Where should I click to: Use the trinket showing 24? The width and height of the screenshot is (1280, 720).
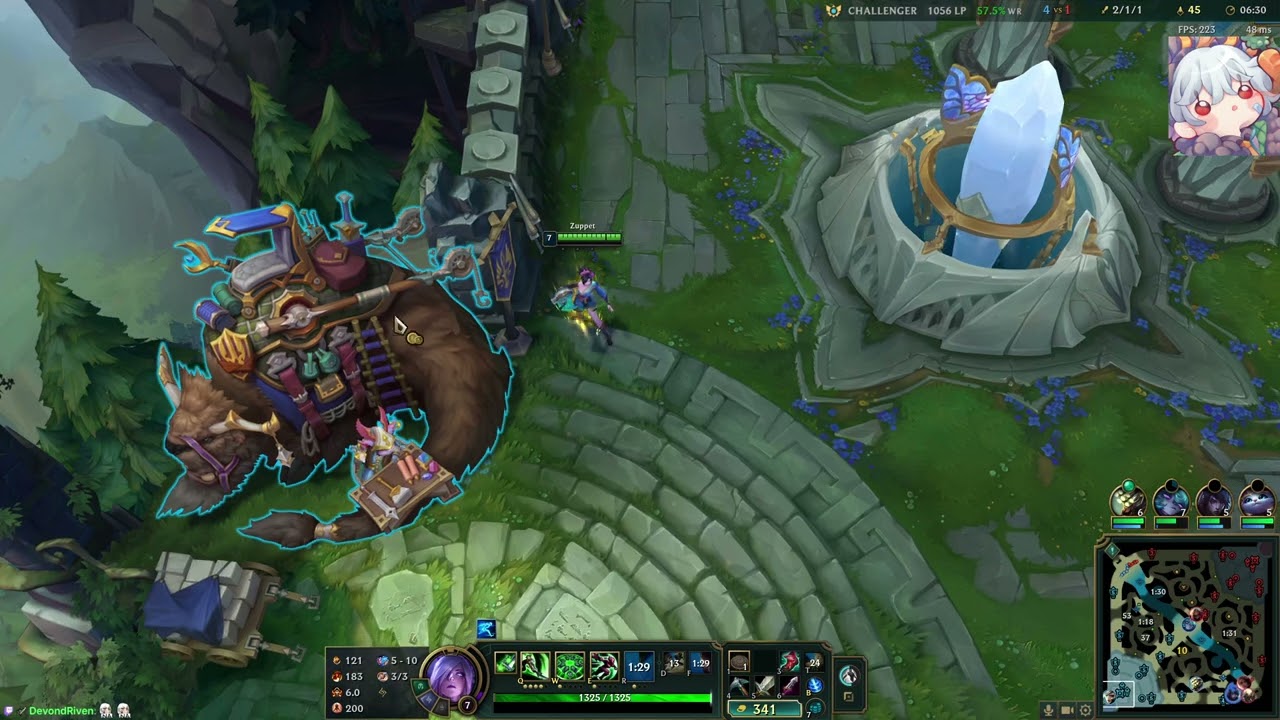click(x=815, y=662)
